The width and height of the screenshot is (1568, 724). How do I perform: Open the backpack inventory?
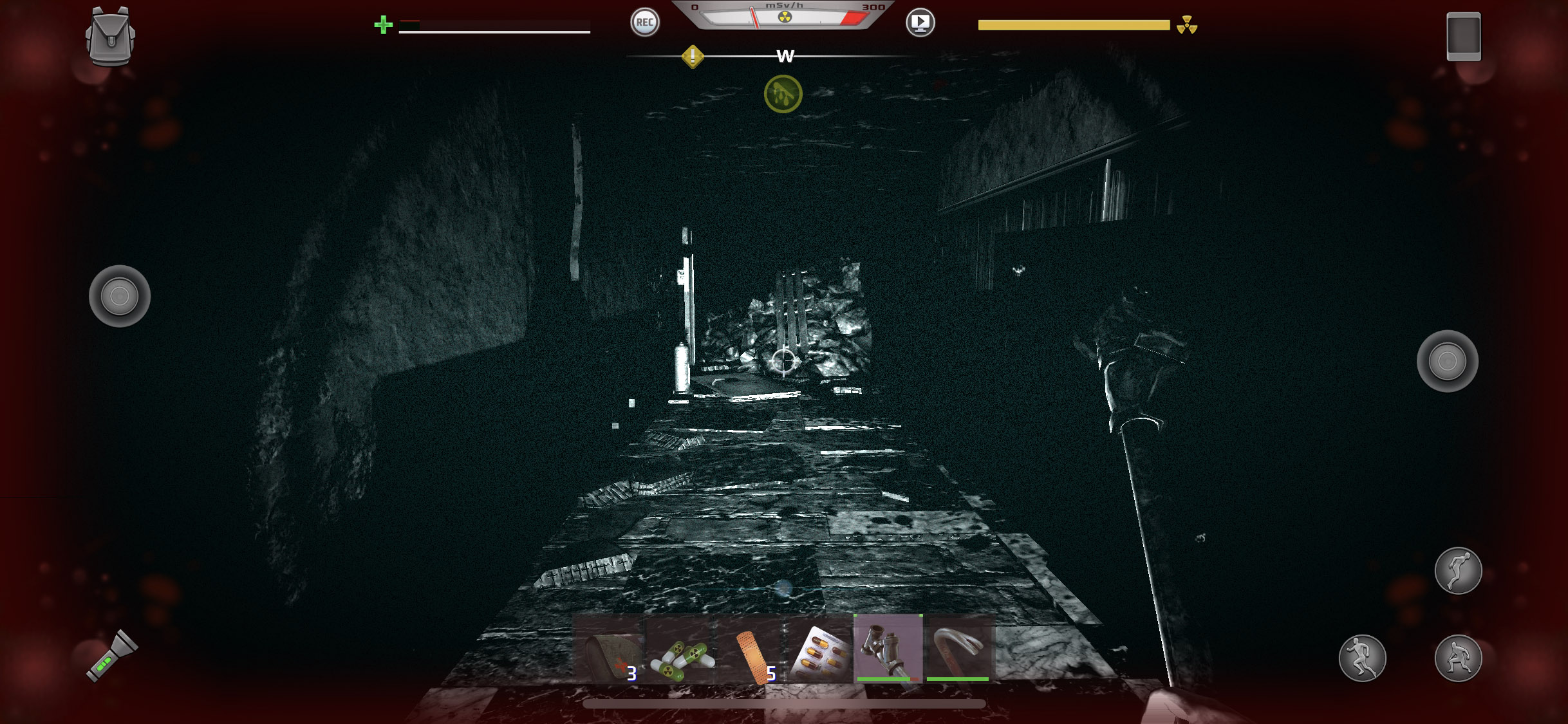pyautogui.click(x=110, y=37)
